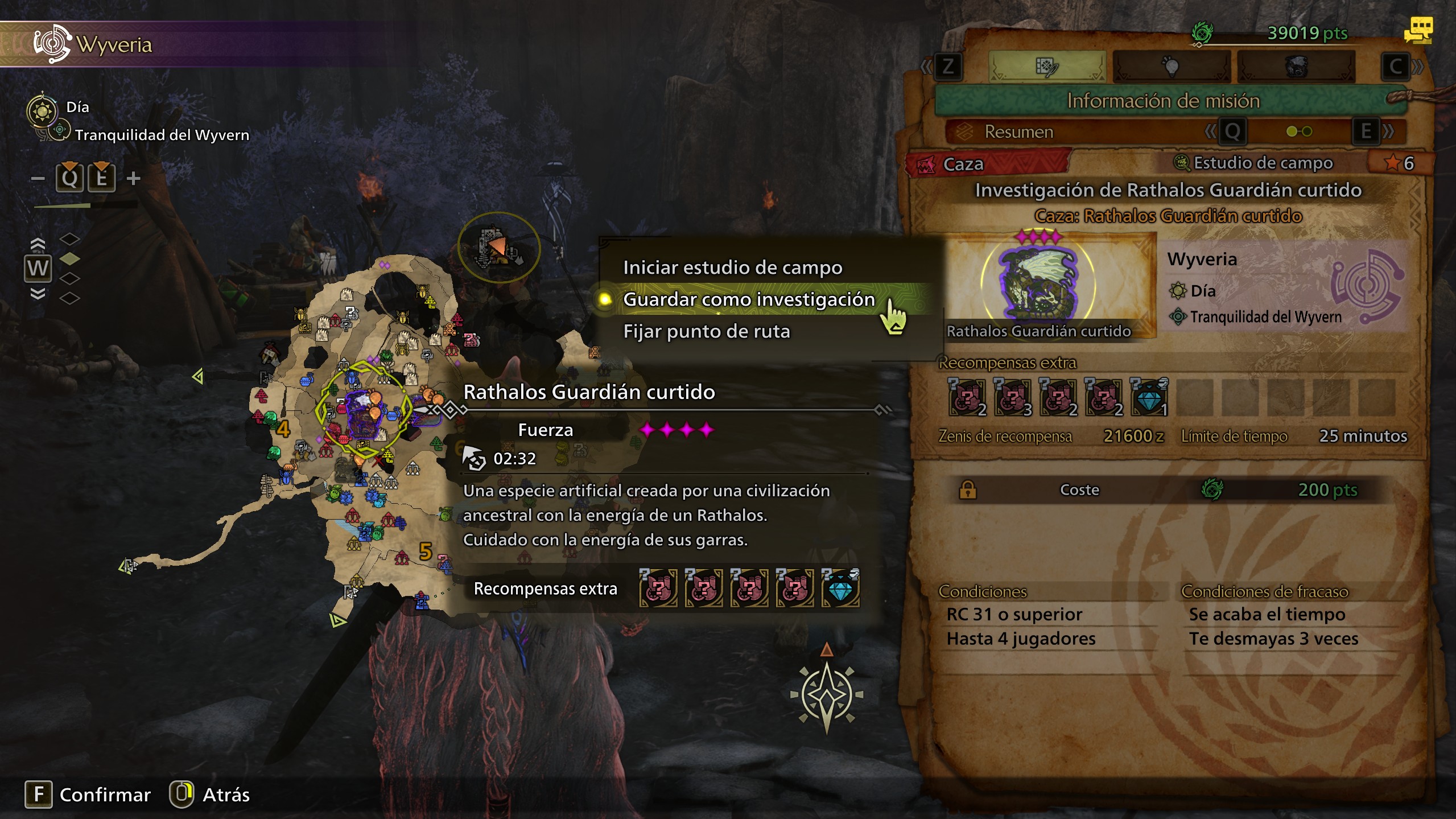Click the map floor level up arrow
The width and height of the screenshot is (1456, 819).
coord(38,244)
